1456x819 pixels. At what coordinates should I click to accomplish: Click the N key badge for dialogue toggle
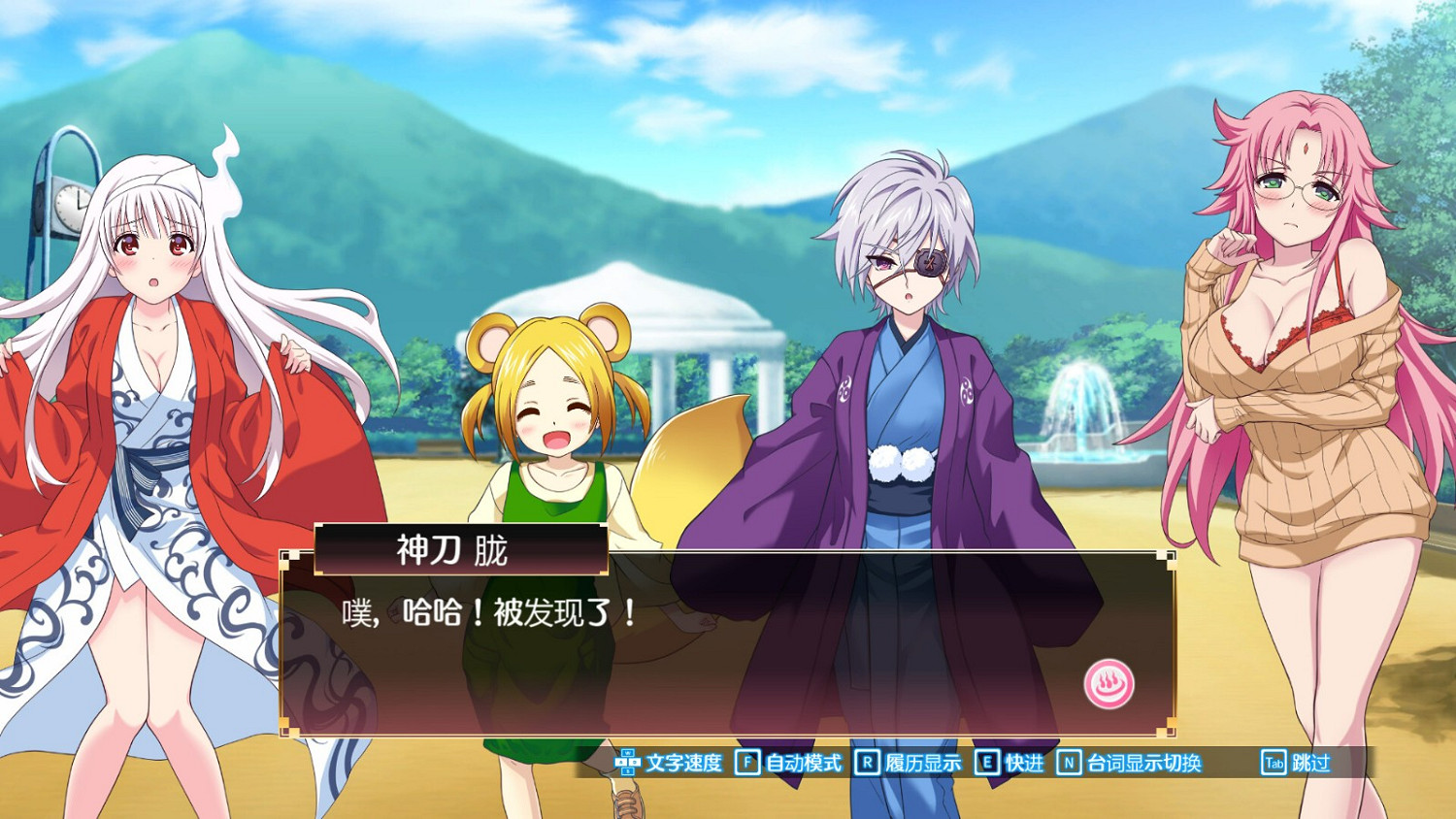1071,764
